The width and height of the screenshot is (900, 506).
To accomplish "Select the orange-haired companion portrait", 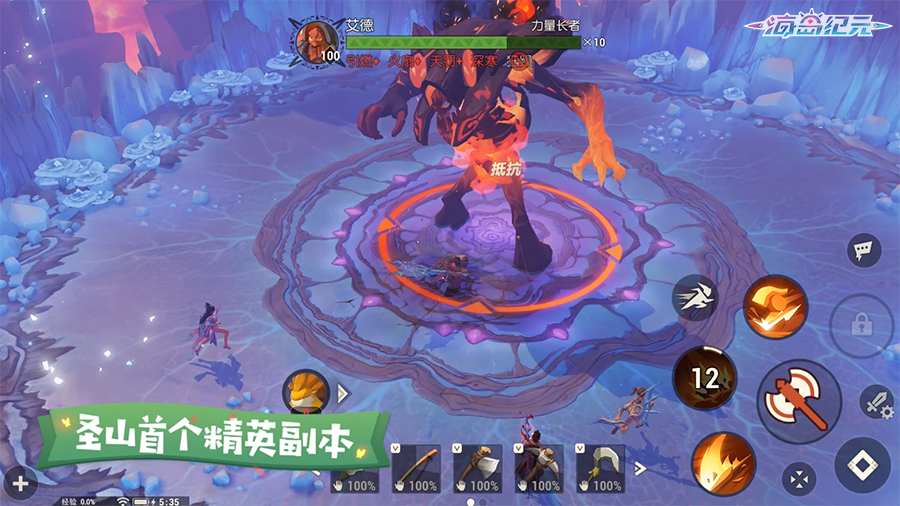I will click(x=306, y=392).
